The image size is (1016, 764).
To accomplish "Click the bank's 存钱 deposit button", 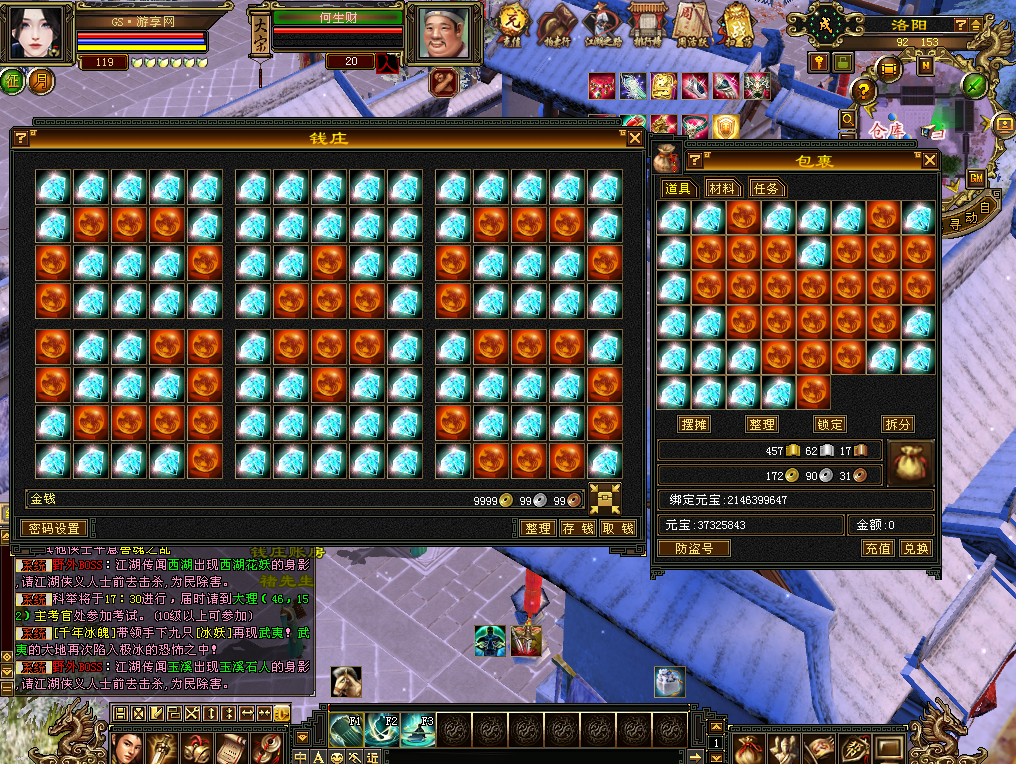I will click(x=578, y=528).
